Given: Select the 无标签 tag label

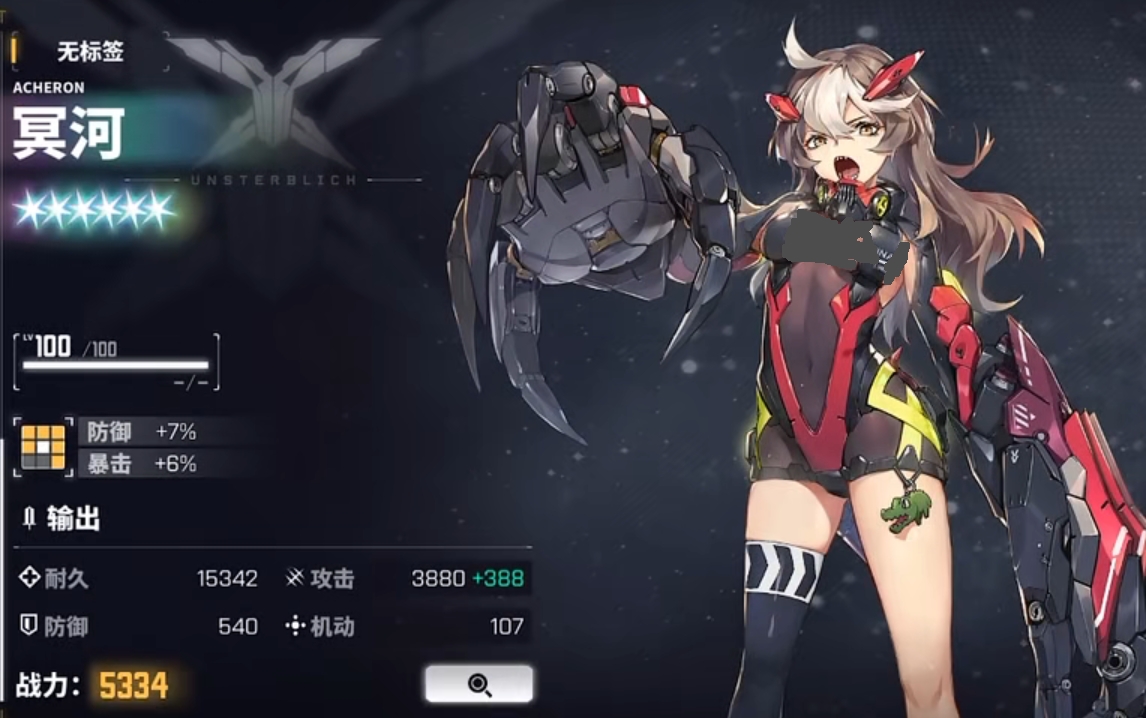Looking at the screenshot, I should 90,51.
